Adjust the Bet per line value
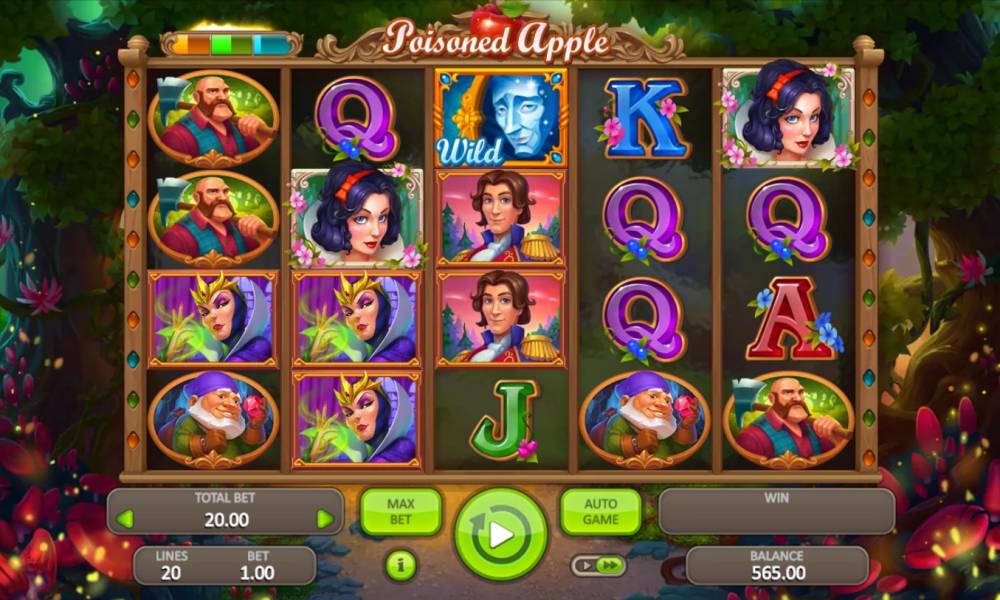This screenshot has height=600, width=1000. click(257, 566)
